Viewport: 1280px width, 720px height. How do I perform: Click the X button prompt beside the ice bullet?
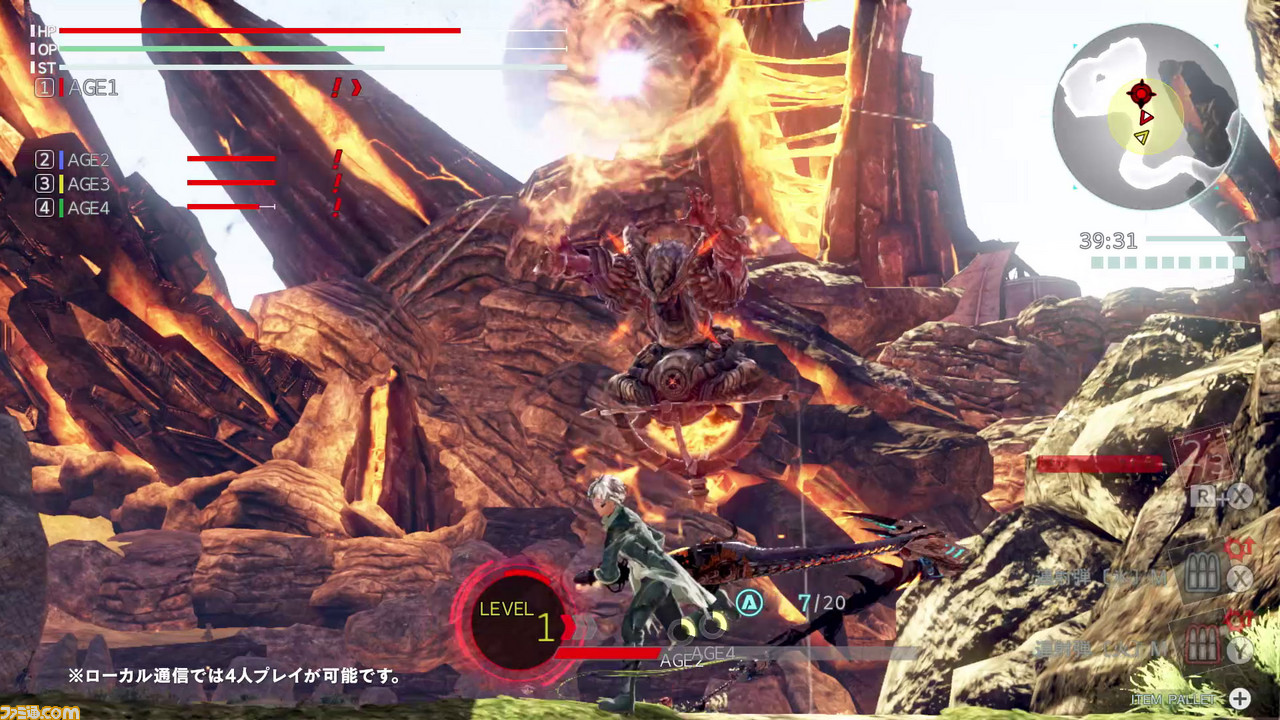pyautogui.click(x=1239, y=578)
